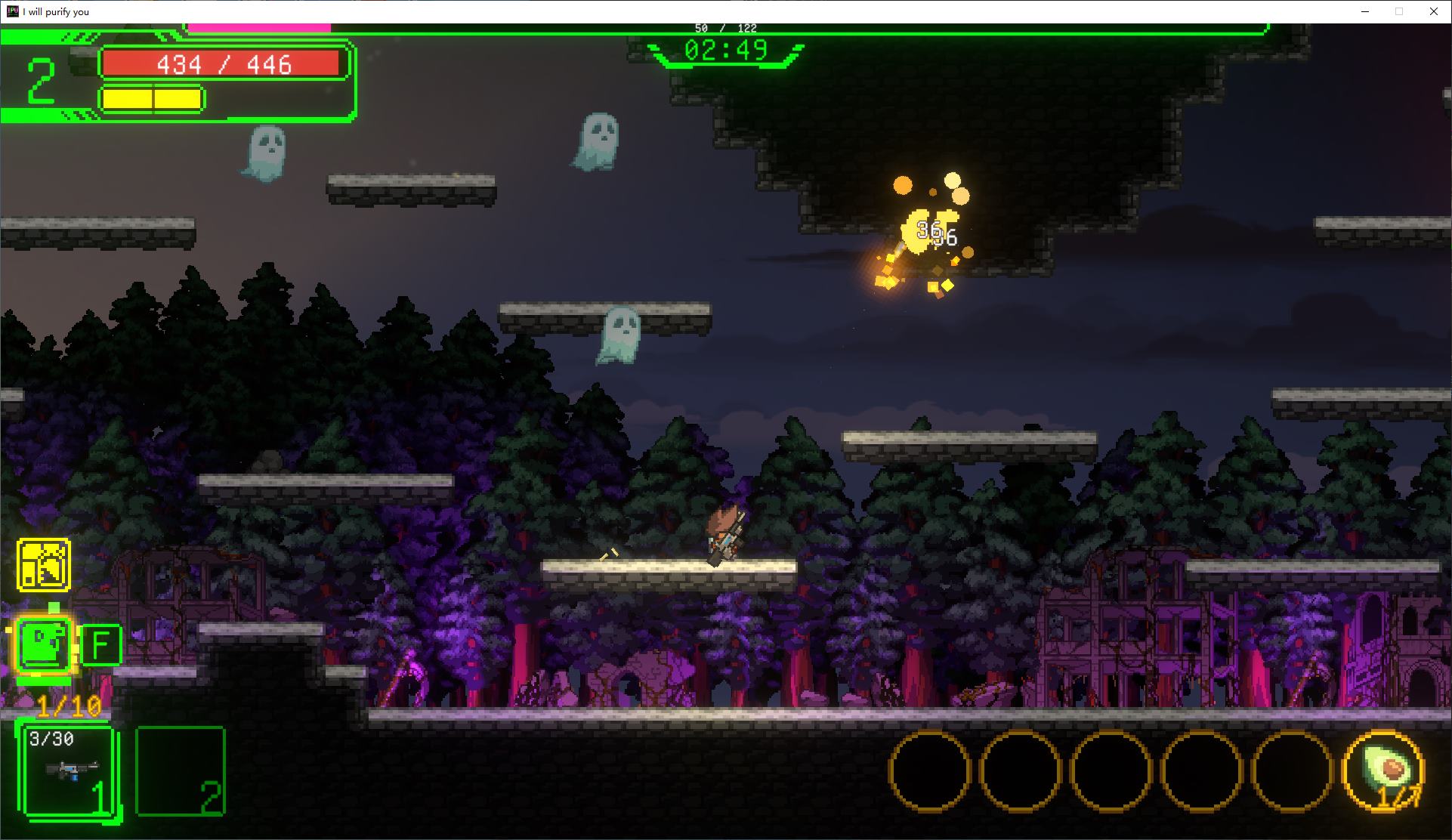The width and height of the screenshot is (1452, 840).
Task: Use the avocado item slot
Action: click(1383, 771)
